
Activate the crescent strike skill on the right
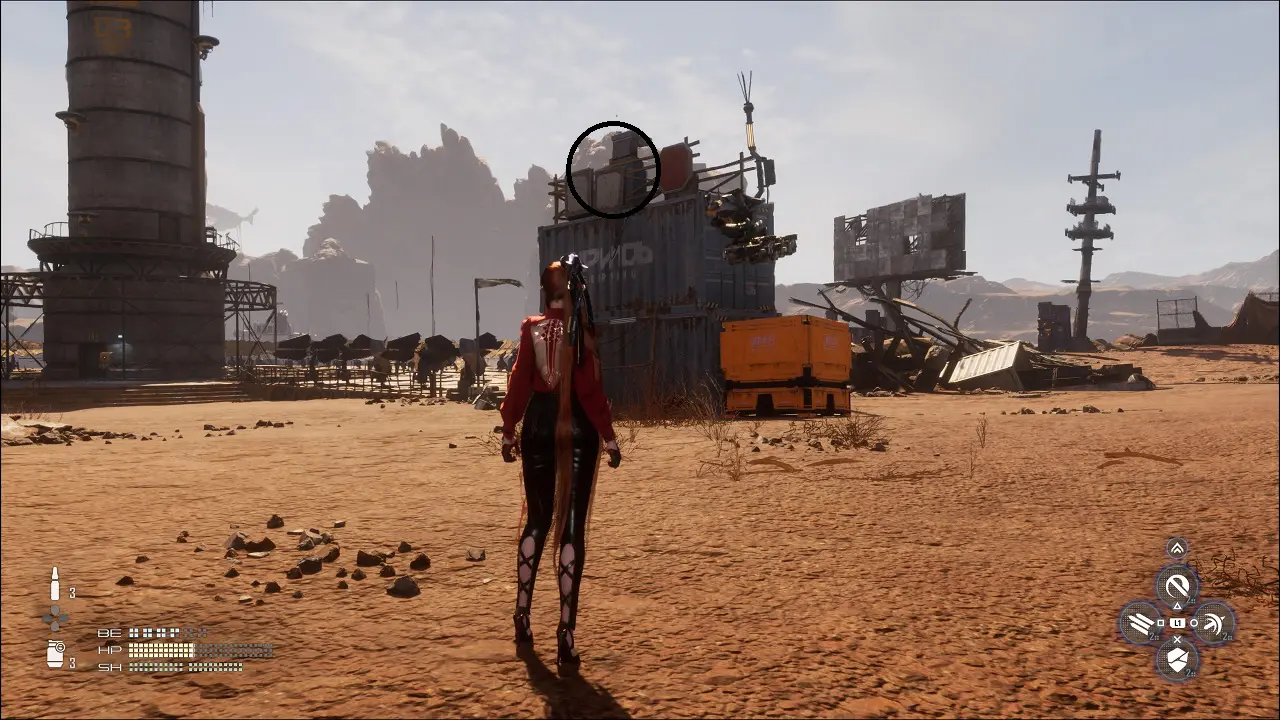(x=1214, y=623)
